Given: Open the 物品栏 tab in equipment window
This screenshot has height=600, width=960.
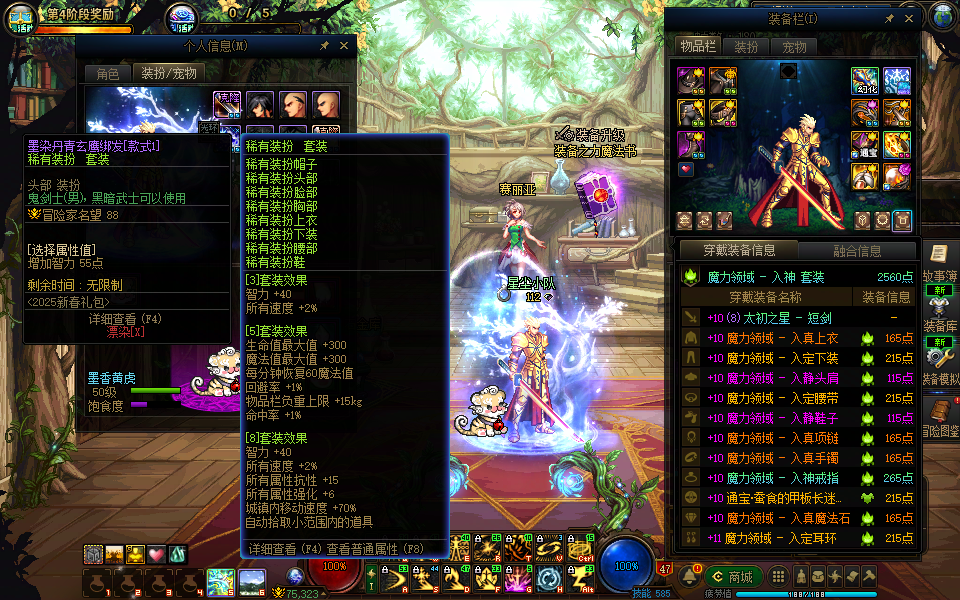Looking at the screenshot, I should [x=697, y=46].
